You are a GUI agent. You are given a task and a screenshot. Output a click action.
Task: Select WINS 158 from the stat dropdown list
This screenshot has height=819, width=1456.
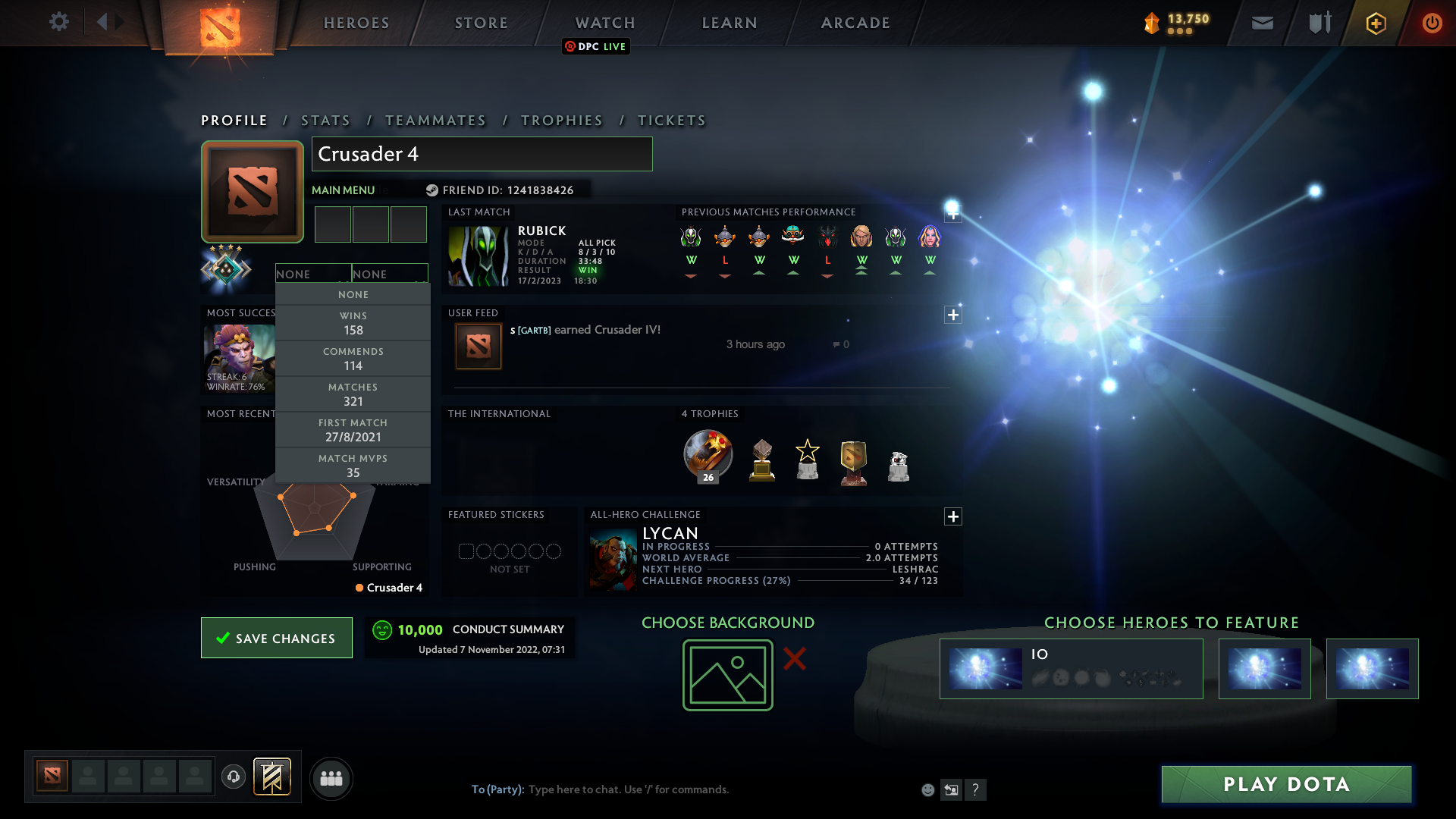click(353, 323)
